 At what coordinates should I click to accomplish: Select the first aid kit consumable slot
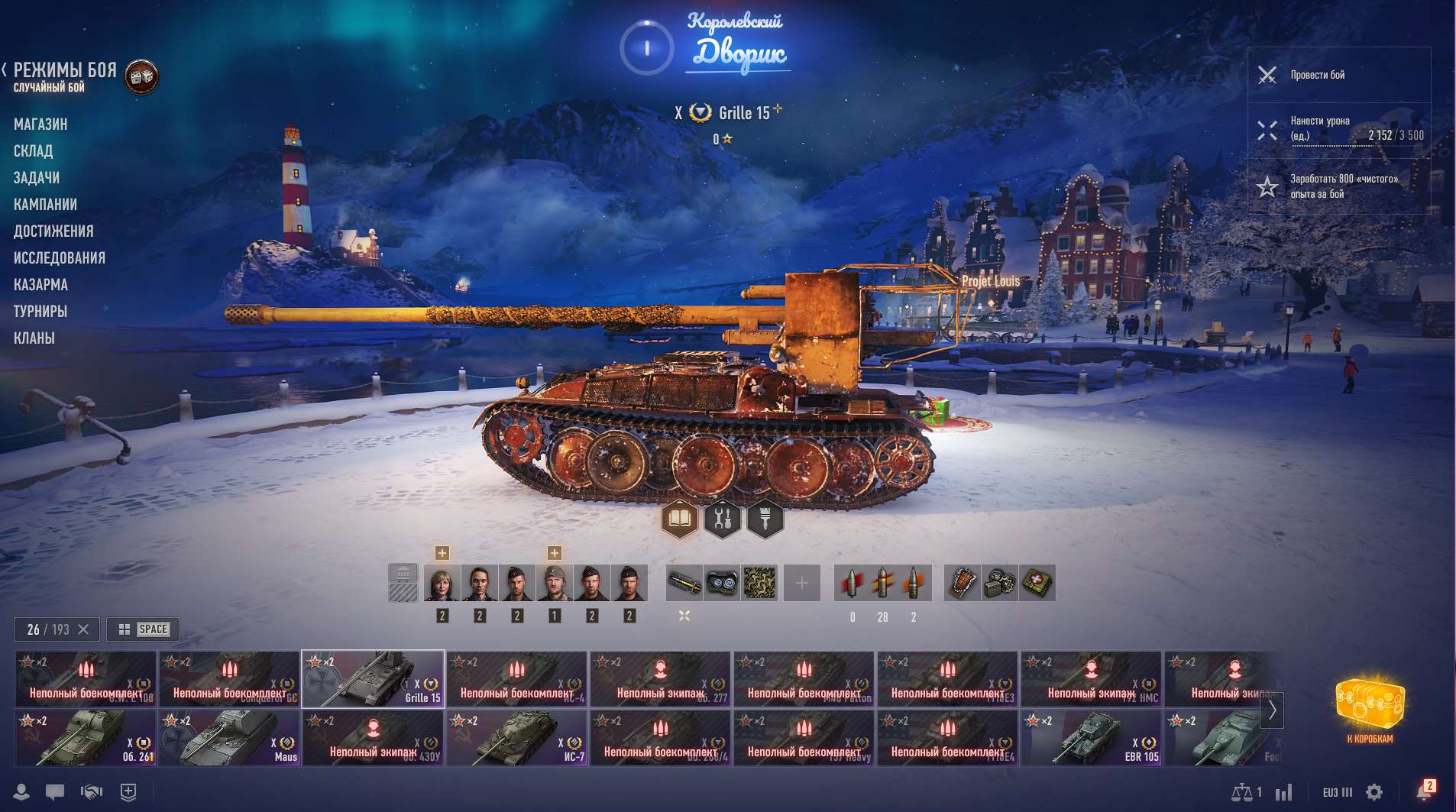coord(1039,582)
